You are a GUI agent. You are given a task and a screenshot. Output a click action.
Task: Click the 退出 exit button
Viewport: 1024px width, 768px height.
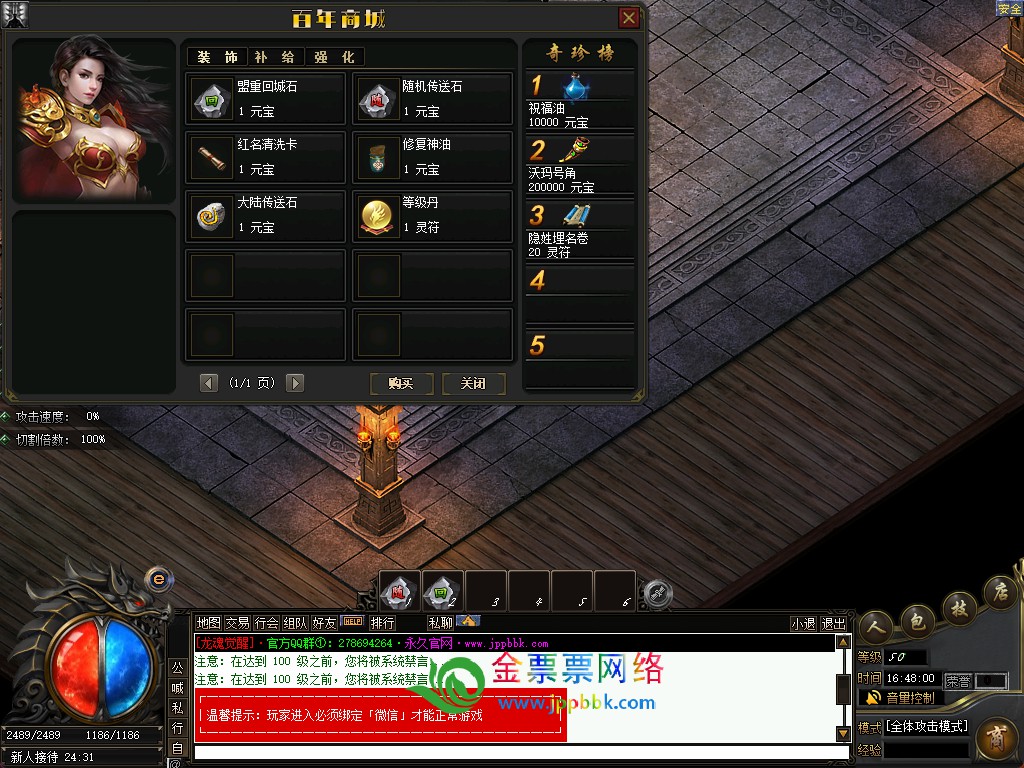[x=833, y=623]
